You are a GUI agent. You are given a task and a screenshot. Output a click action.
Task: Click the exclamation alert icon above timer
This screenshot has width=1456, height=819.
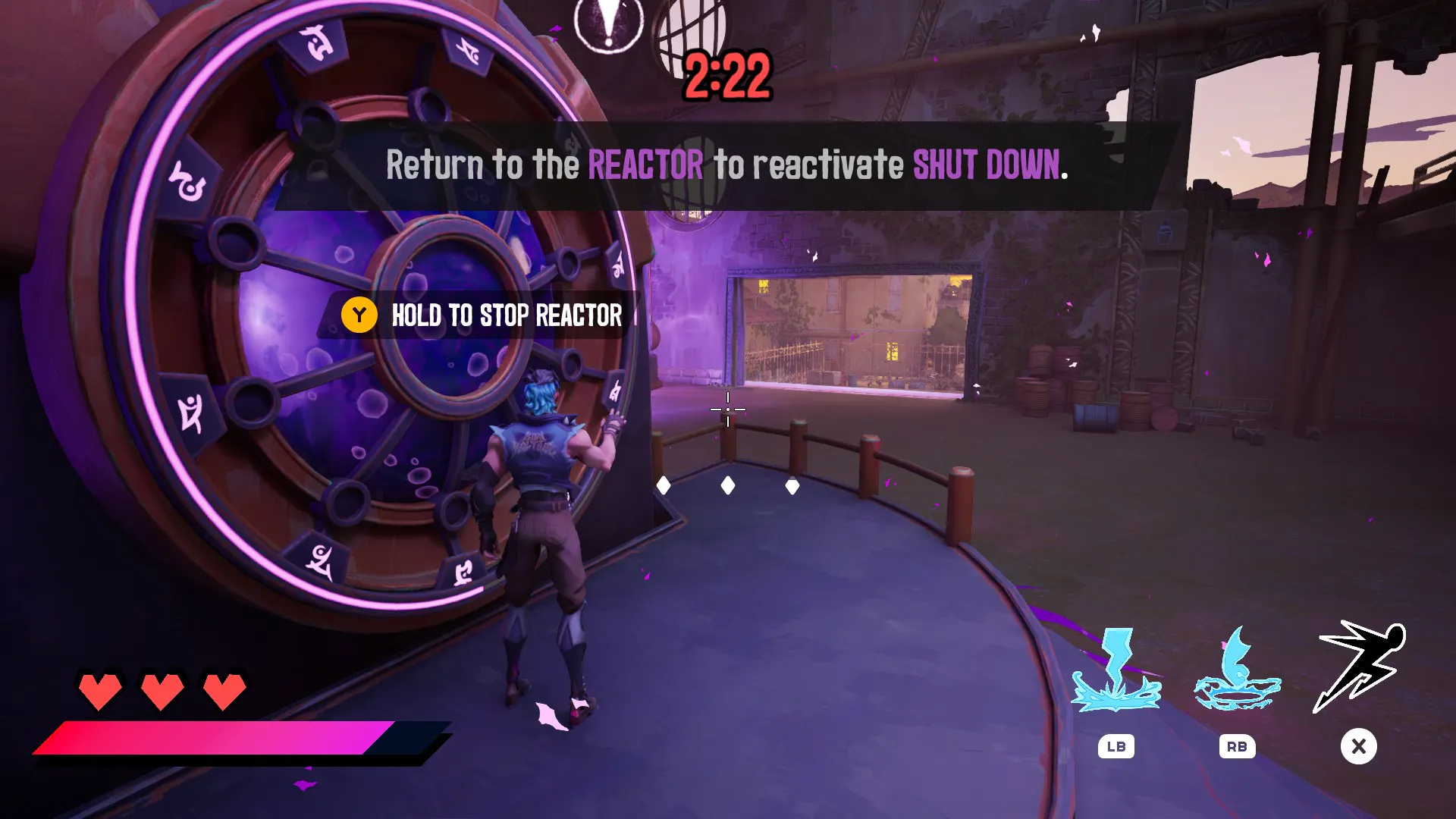tap(608, 24)
